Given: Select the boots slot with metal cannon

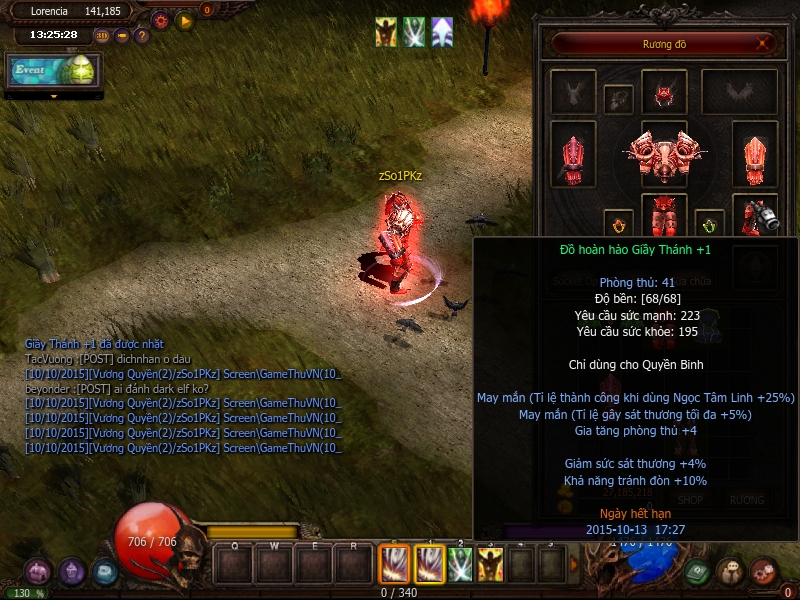Looking at the screenshot, I should point(755,214).
